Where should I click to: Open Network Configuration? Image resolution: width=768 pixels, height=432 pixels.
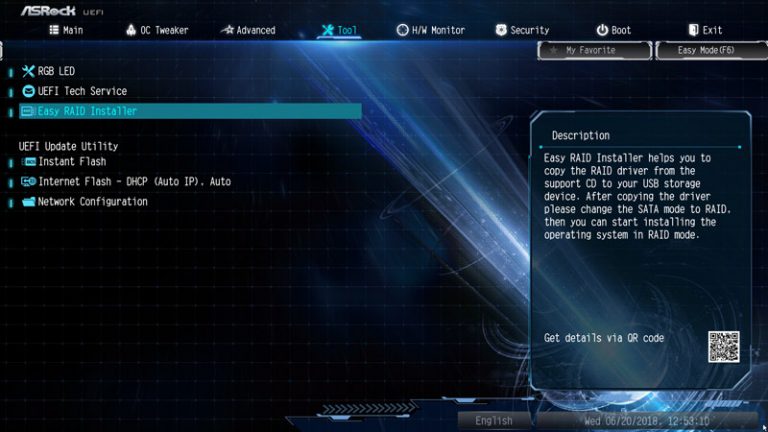92,201
